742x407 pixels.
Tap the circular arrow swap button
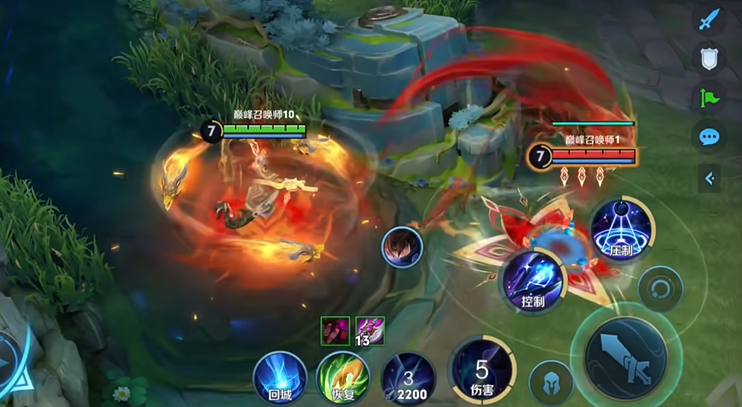[x=661, y=290]
